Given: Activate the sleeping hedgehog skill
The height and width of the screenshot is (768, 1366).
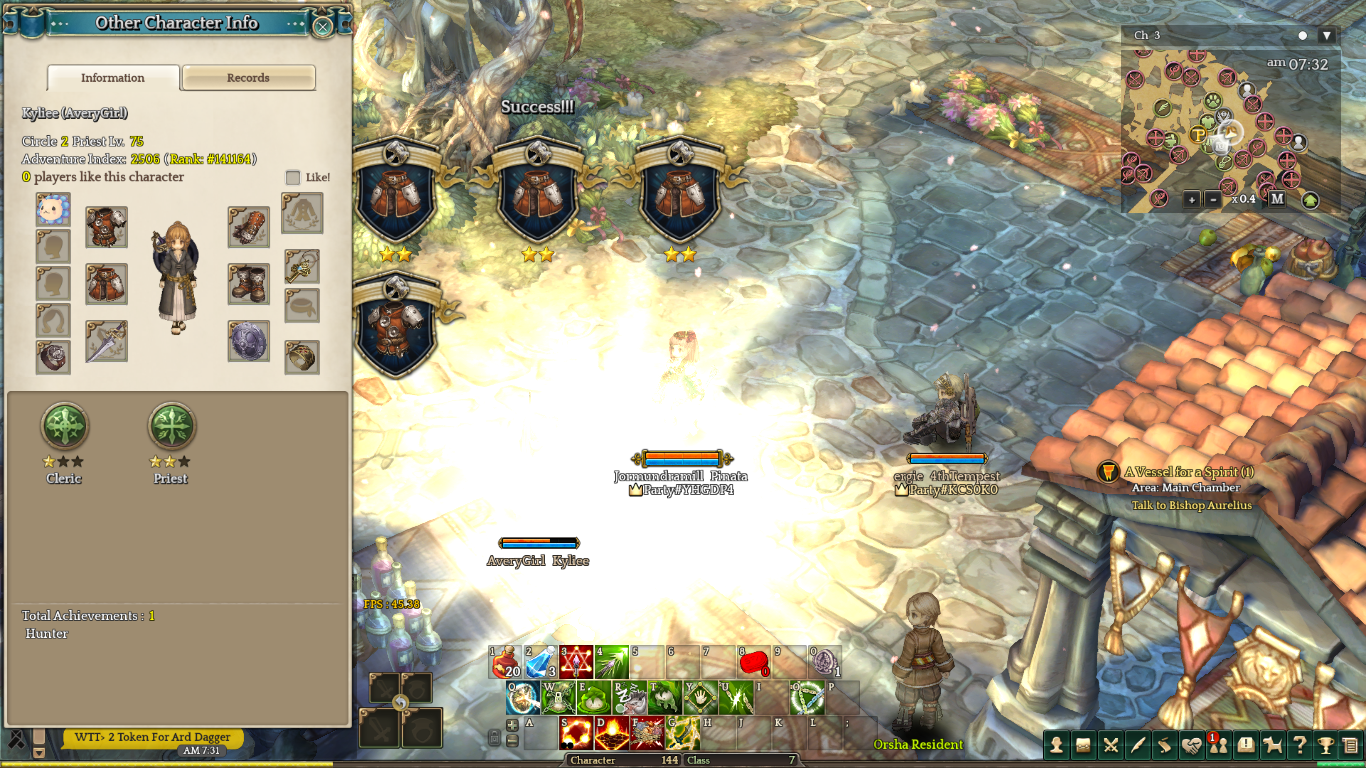Looking at the screenshot, I should click(630, 698).
